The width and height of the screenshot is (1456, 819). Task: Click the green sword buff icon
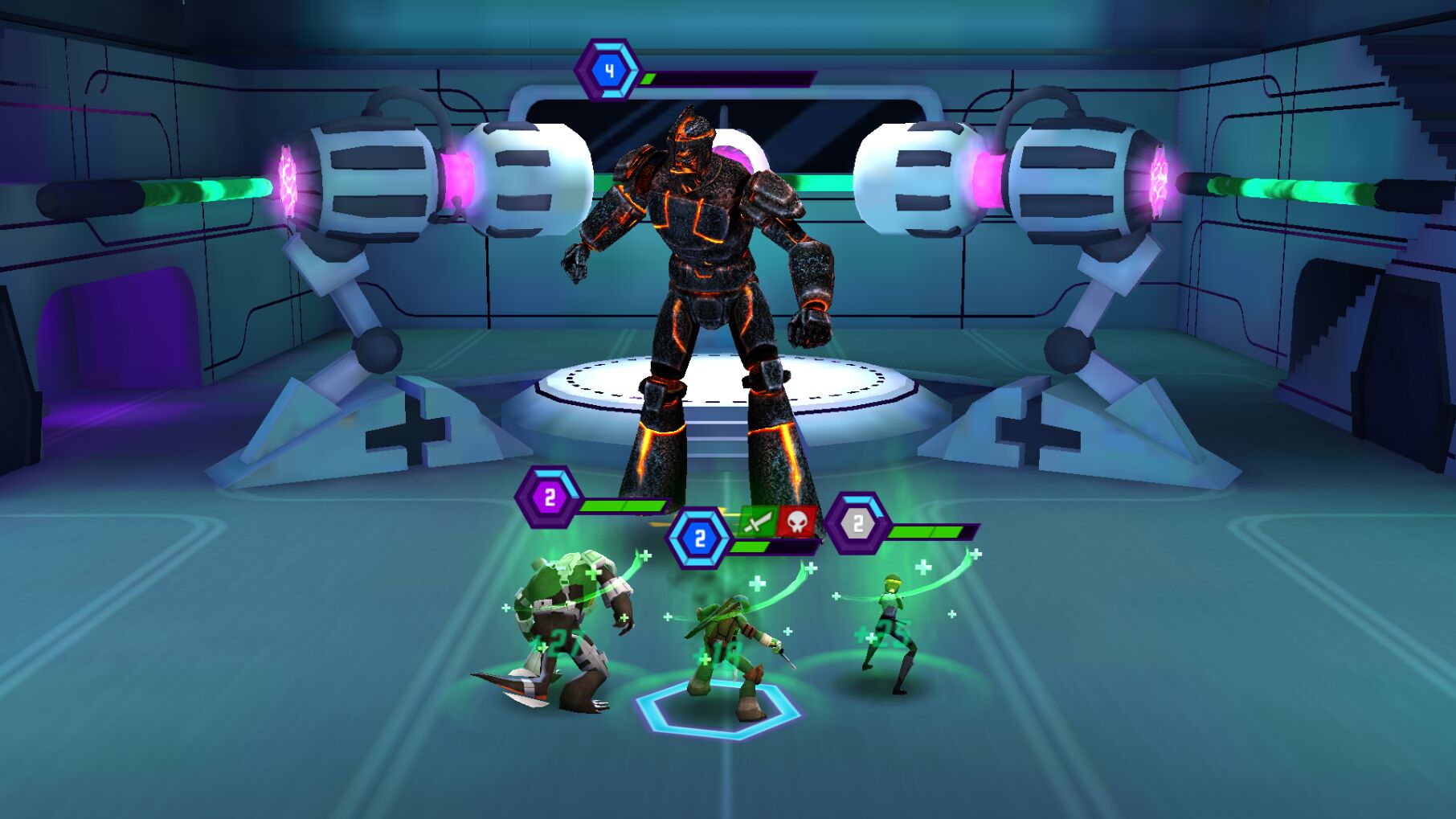coord(755,522)
